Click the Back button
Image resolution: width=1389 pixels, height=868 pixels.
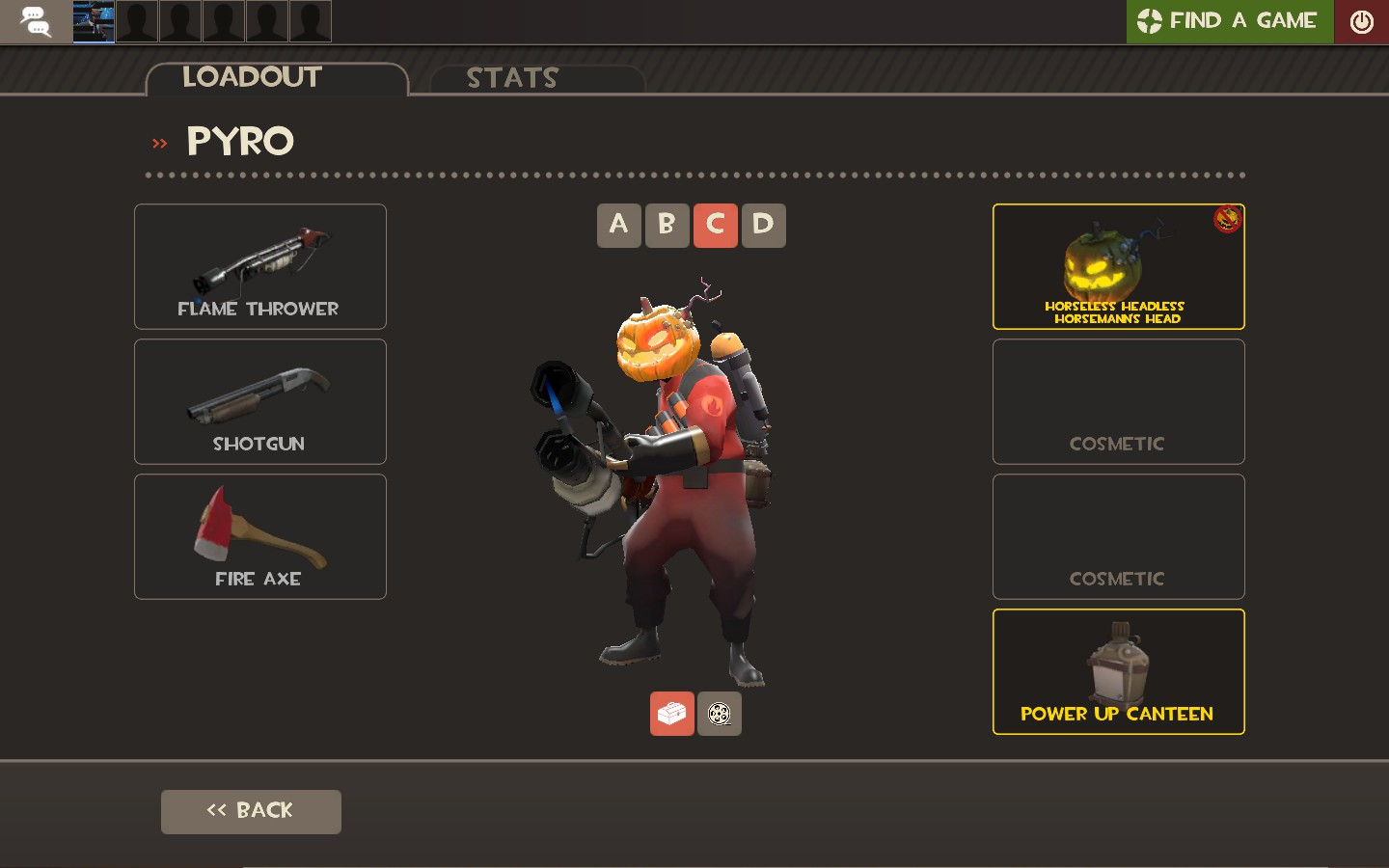(x=251, y=811)
